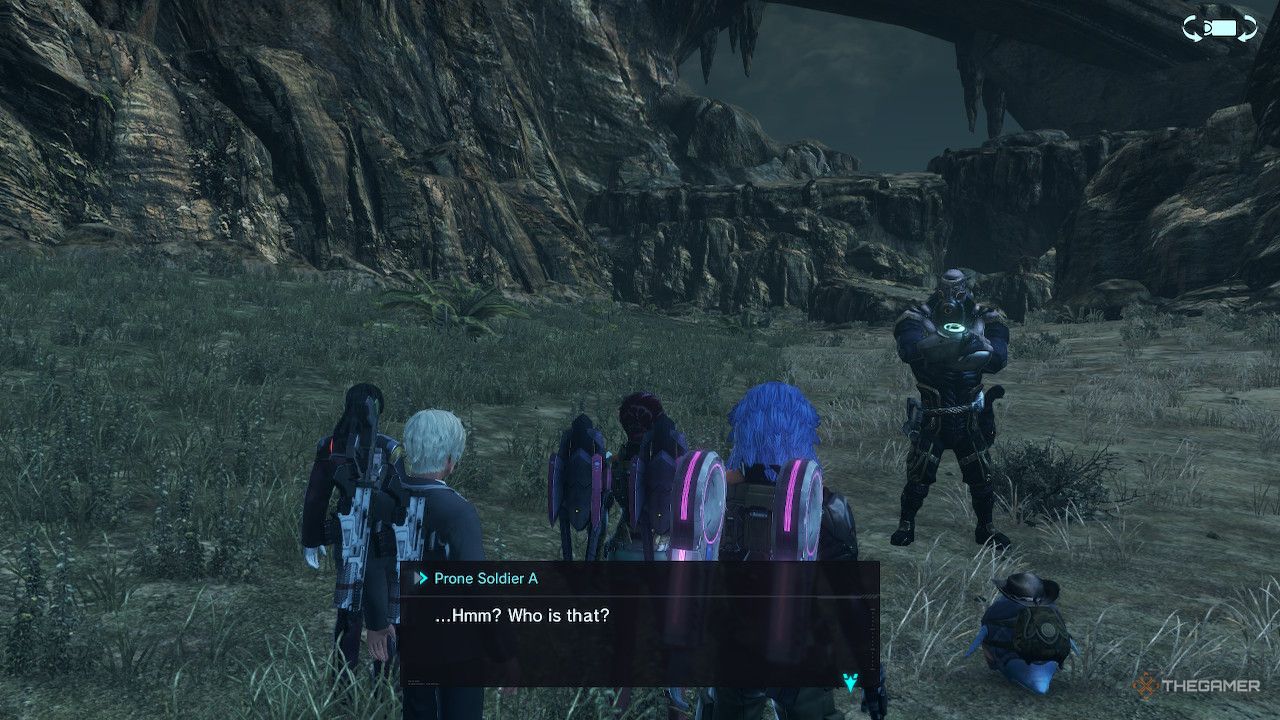The height and width of the screenshot is (720, 1280).
Task: Click the Prone Soldier A dialogue box
Action: pyautogui.click(x=639, y=624)
